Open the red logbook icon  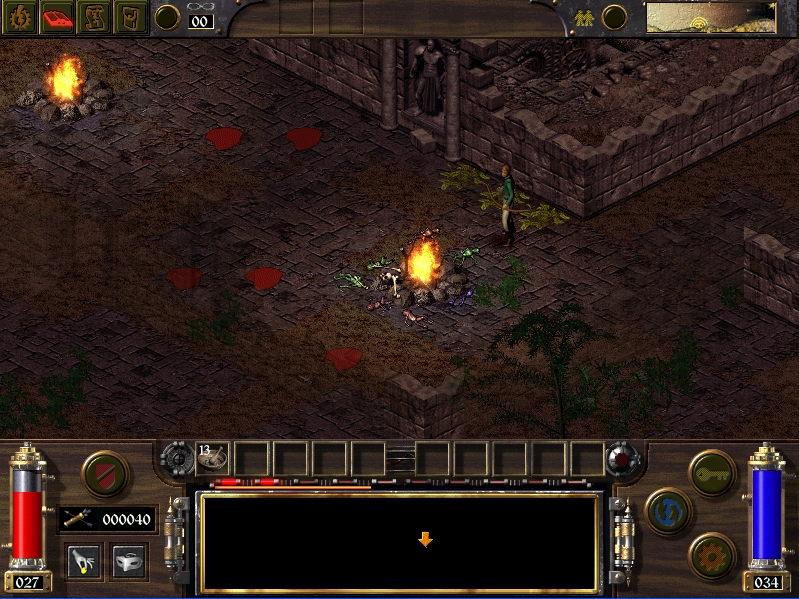pyautogui.click(x=56, y=16)
